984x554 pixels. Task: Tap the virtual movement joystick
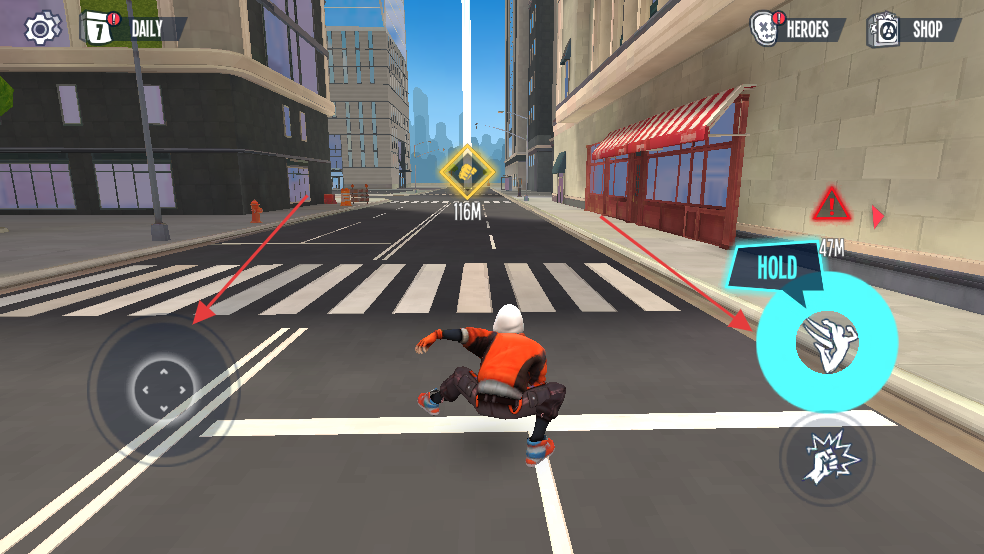pos(162,386)
